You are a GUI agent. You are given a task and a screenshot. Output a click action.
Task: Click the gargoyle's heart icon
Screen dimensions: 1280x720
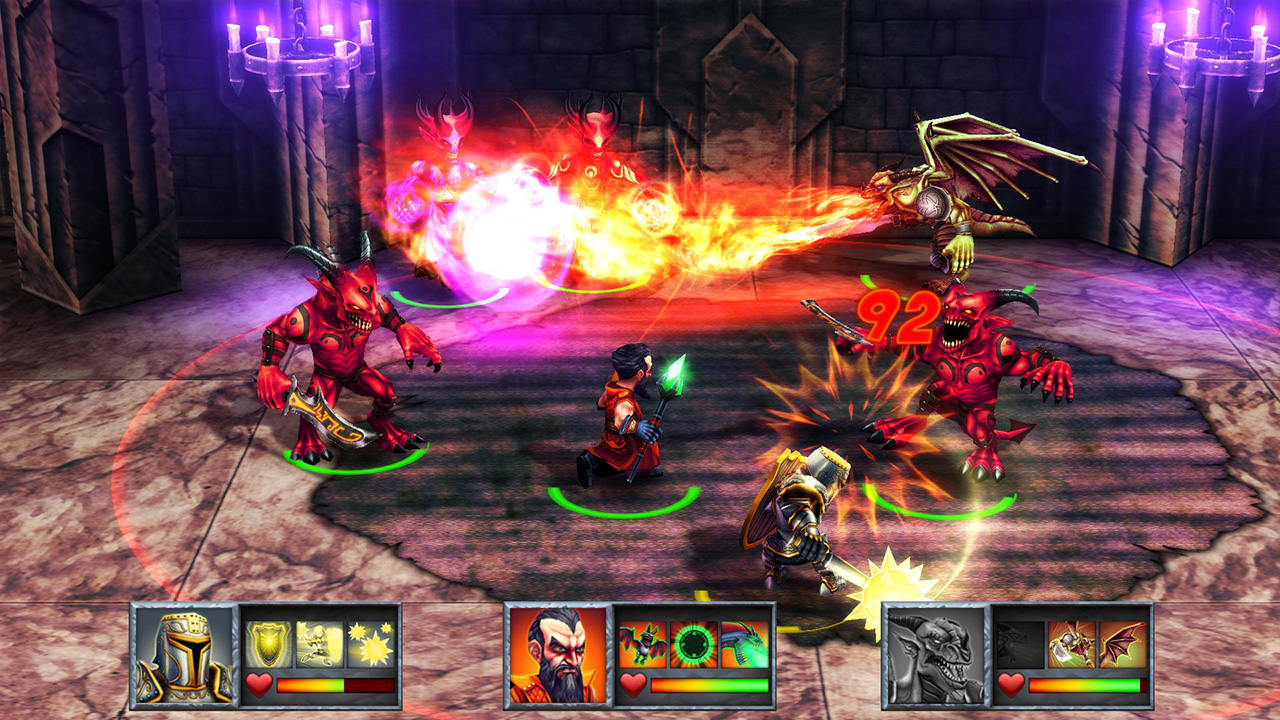tap(1010, 684)
